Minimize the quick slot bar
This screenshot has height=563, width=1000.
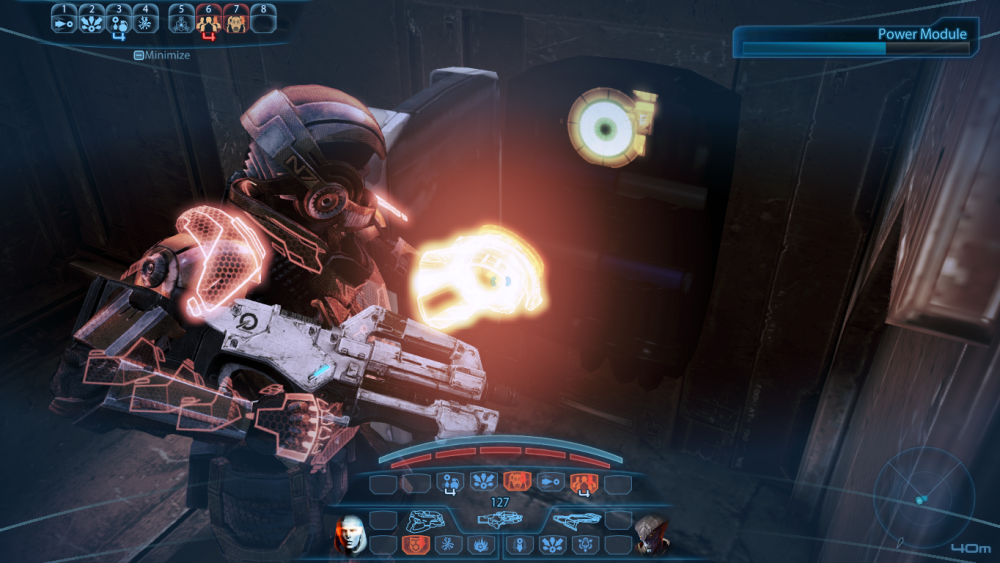[161, 55]
